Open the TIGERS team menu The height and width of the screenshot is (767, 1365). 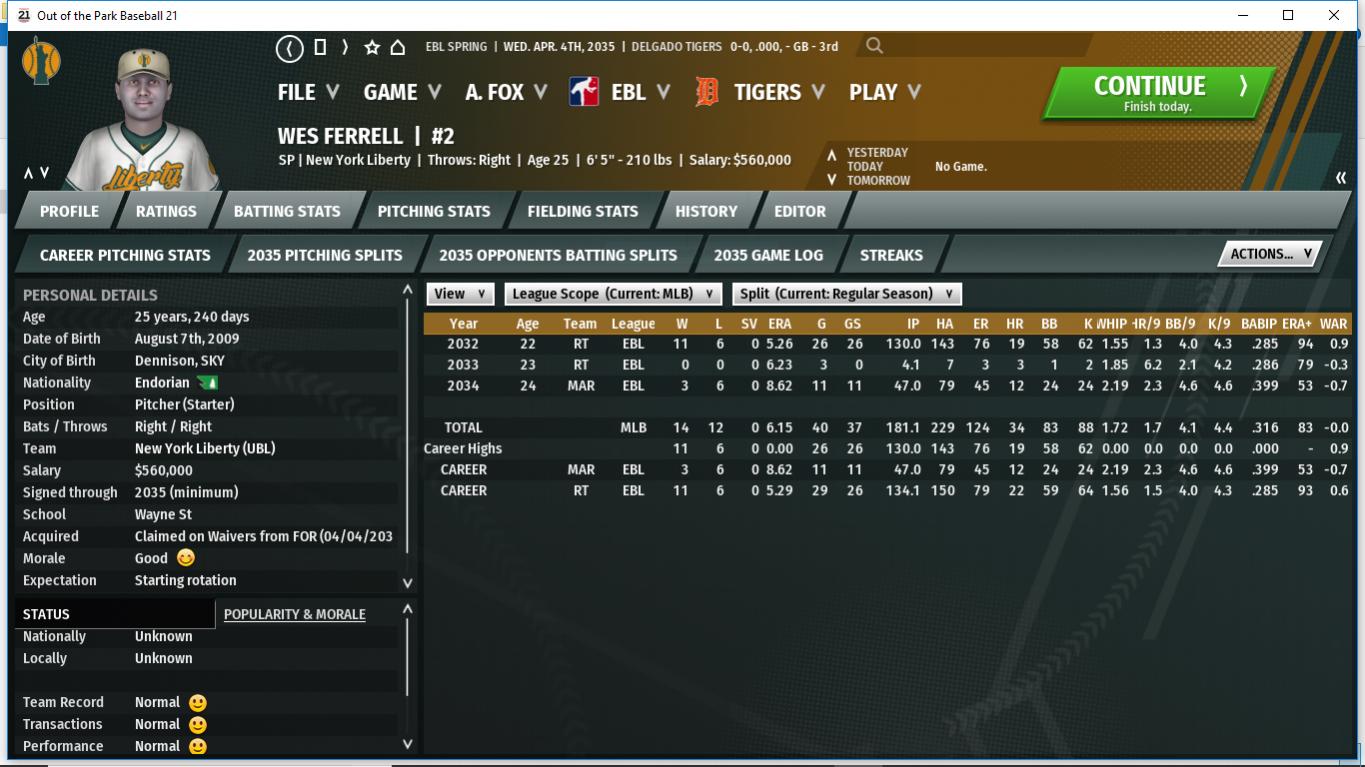pyautogui.click(x=778, y=92)
